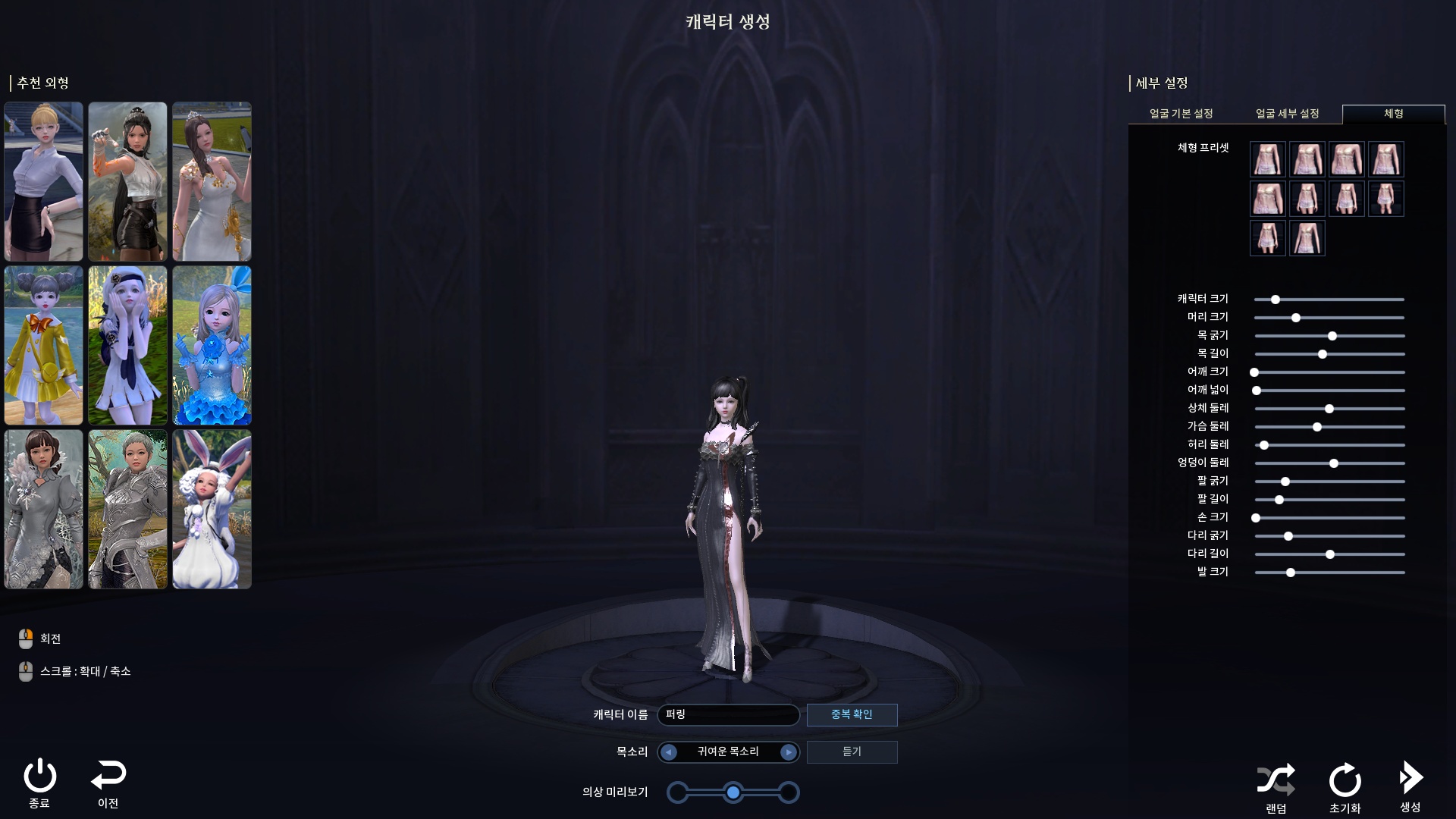The height and width of the screenshot is (819, 1456).
Task: Switch to the 얼굴 세부 설정 tab
Action: [1288, 114]
